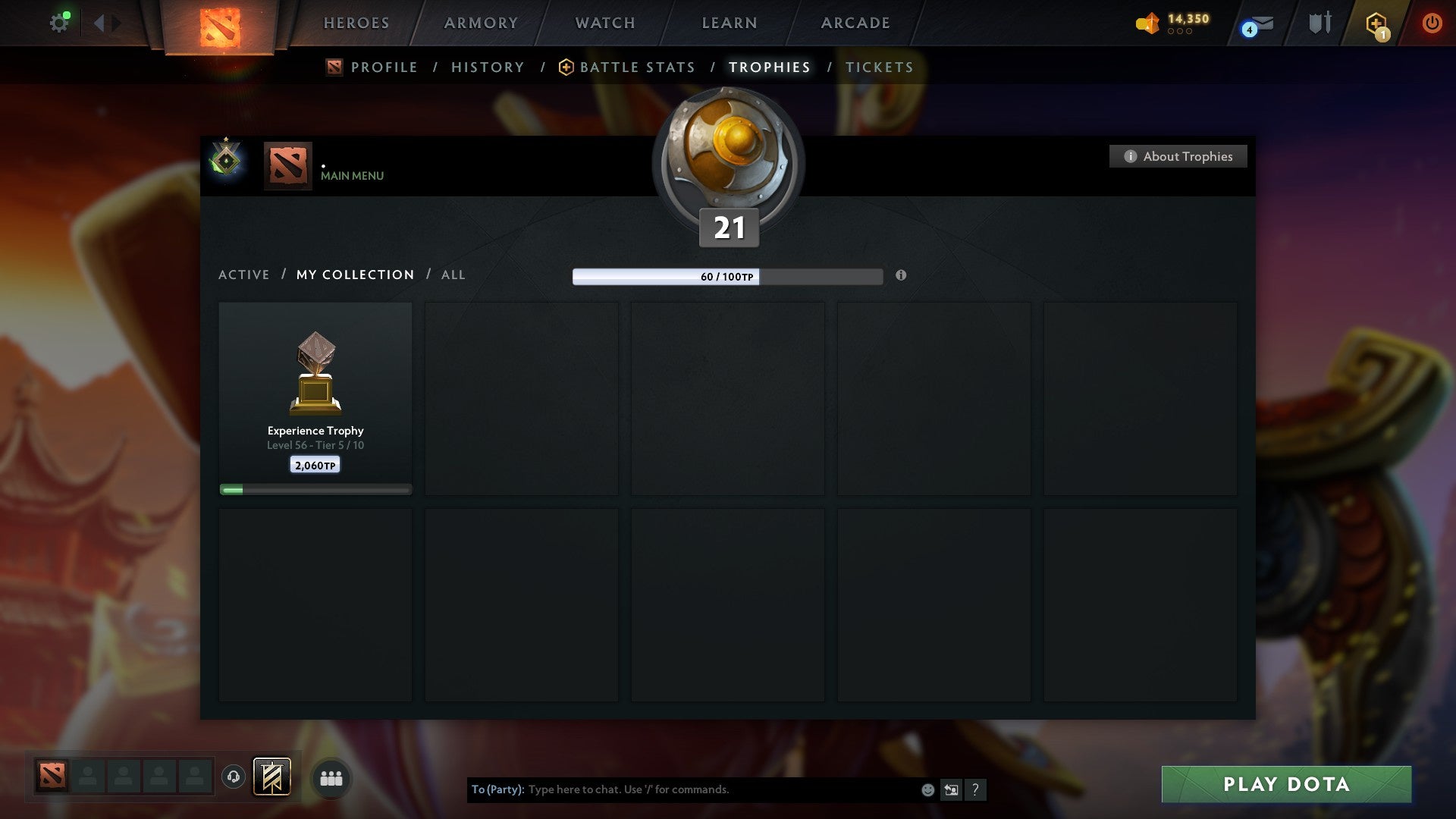Open the guild banner icon near party slots
The width and height of the screenshot is (1456, 819).
[271, 777]
